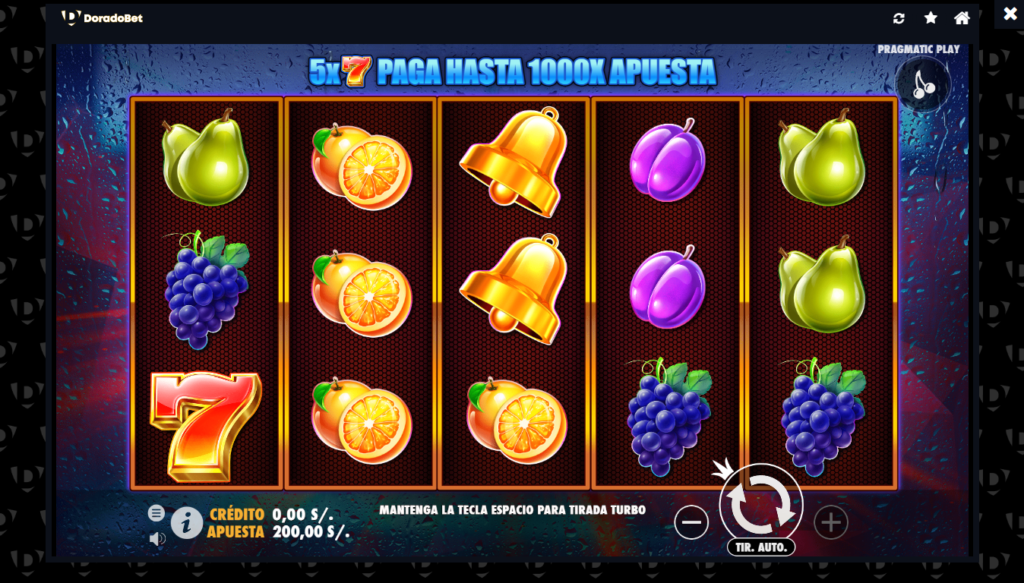Click the round cherries game logo badge

point(923,83)
